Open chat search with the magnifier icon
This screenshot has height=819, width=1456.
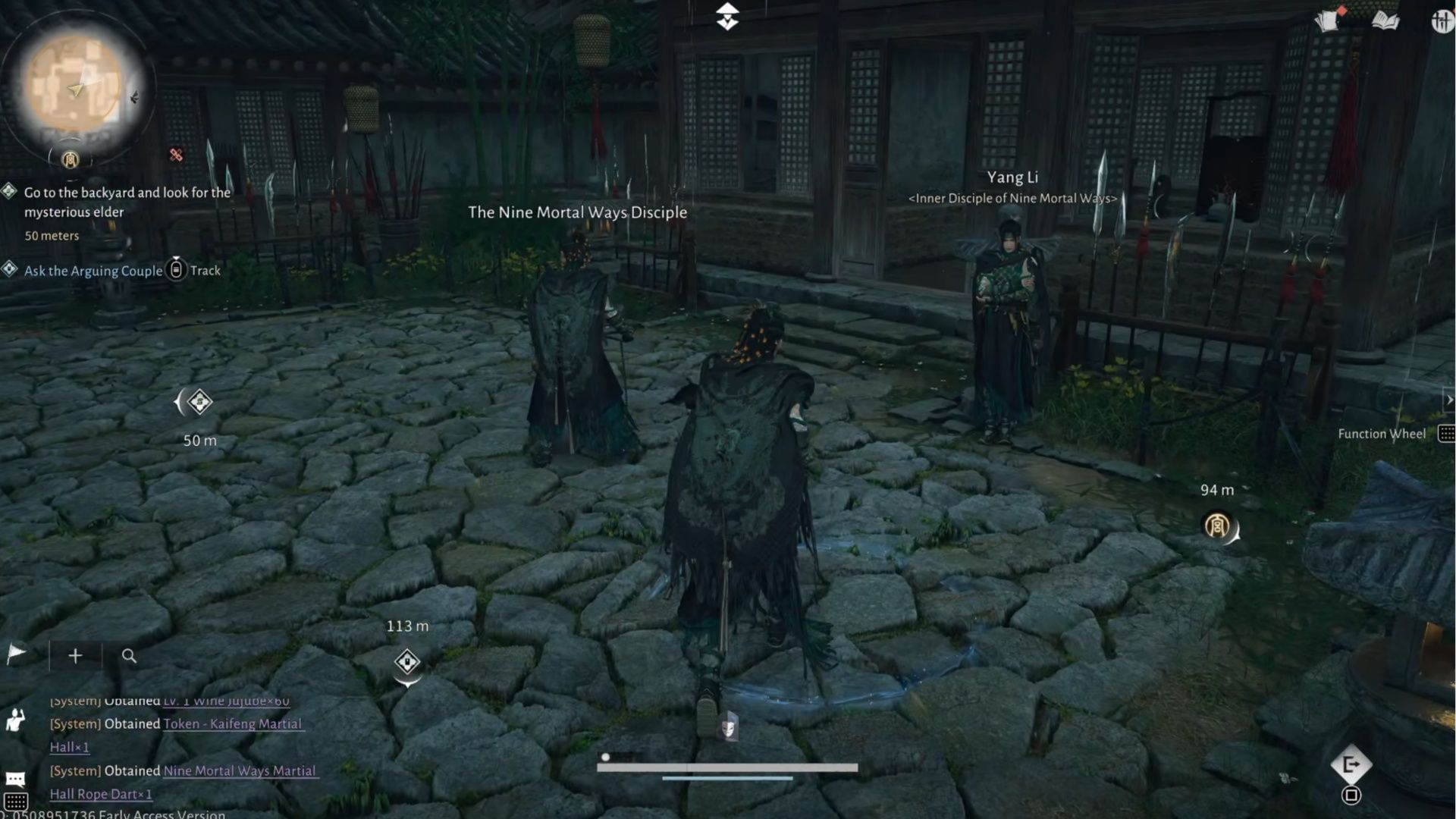[130, 657]
